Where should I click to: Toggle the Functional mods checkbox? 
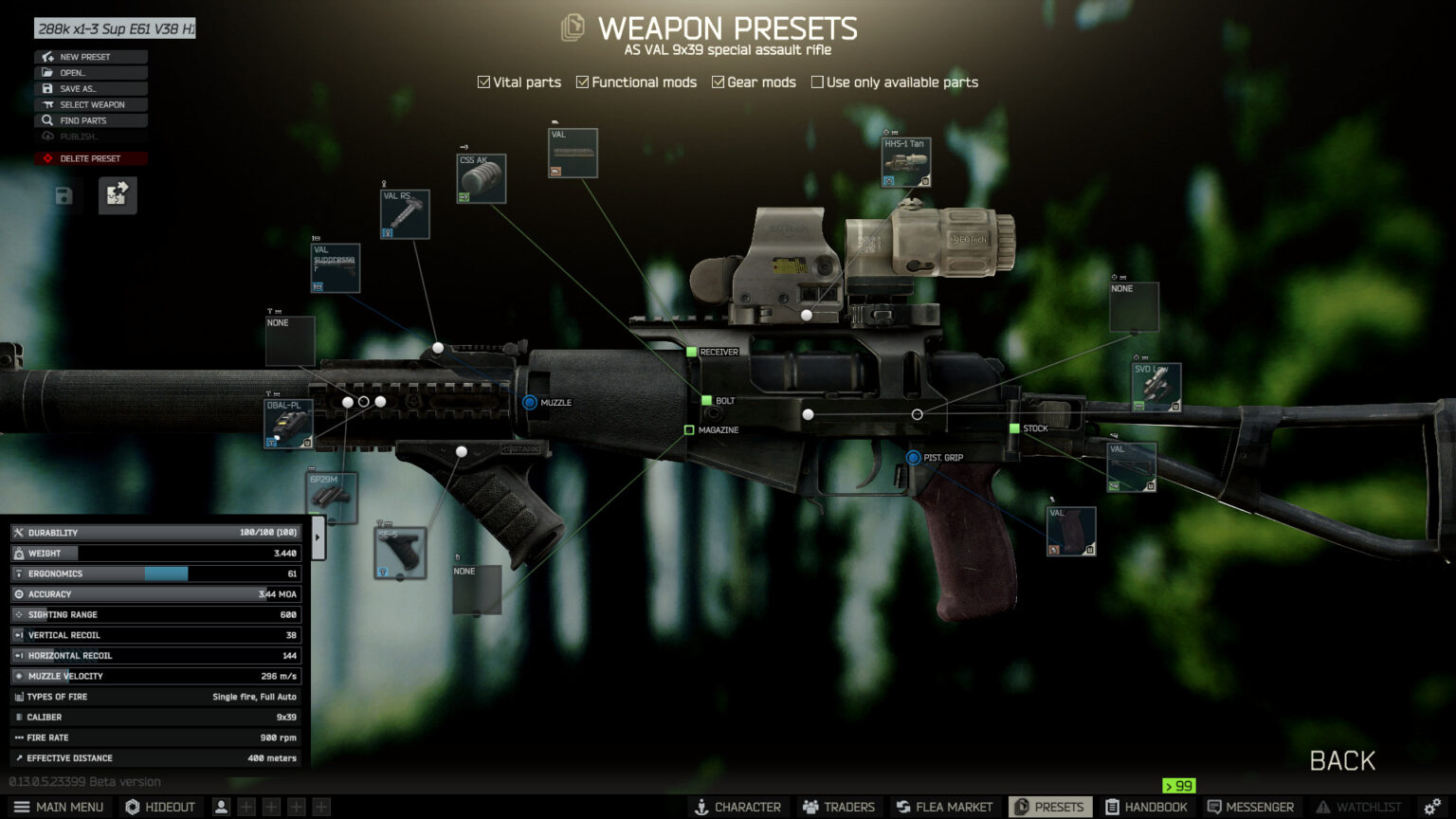[582, 82]
